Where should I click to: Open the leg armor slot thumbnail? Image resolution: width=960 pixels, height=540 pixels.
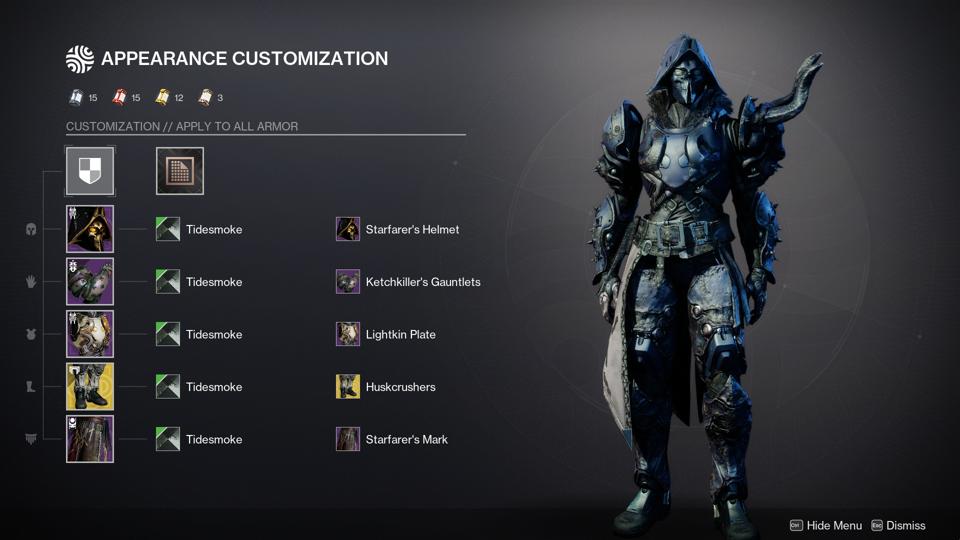(90, 387)
